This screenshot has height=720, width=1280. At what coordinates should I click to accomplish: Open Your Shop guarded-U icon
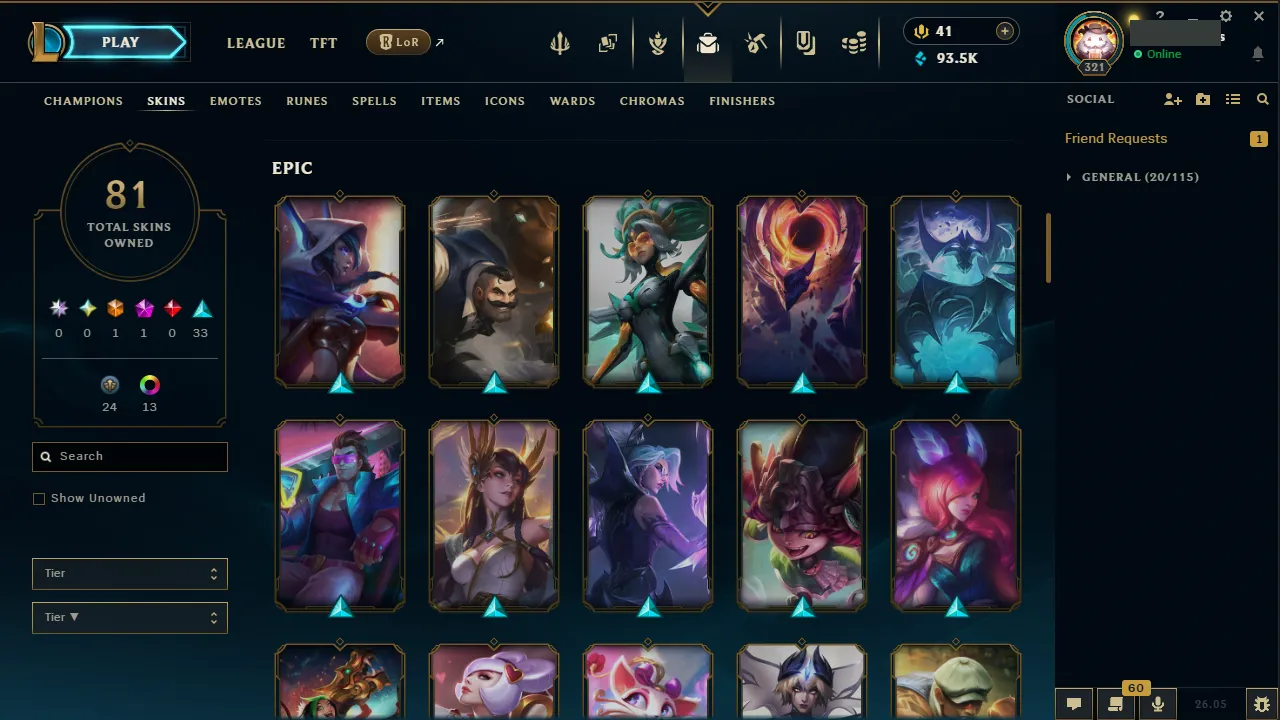point(805,42)
